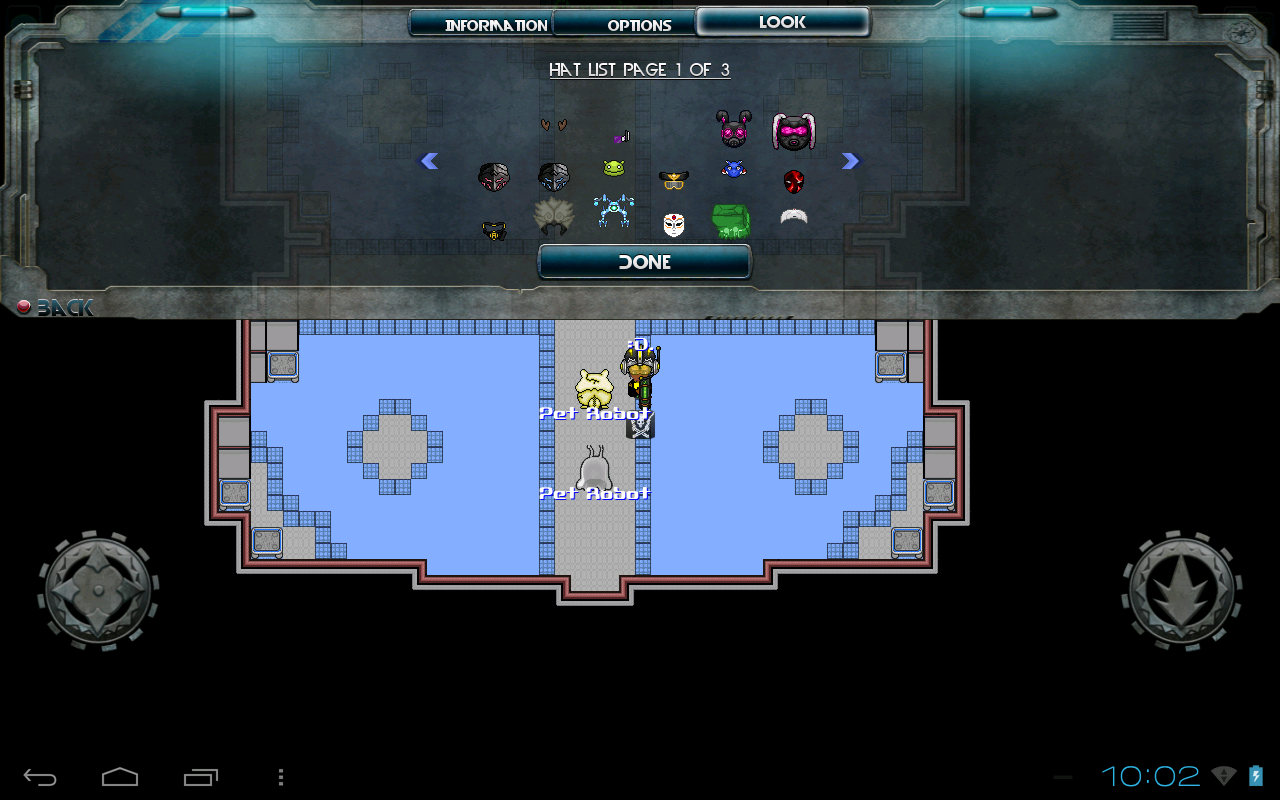
Task: Select the black helmet with blue markings
Action: 553,177
